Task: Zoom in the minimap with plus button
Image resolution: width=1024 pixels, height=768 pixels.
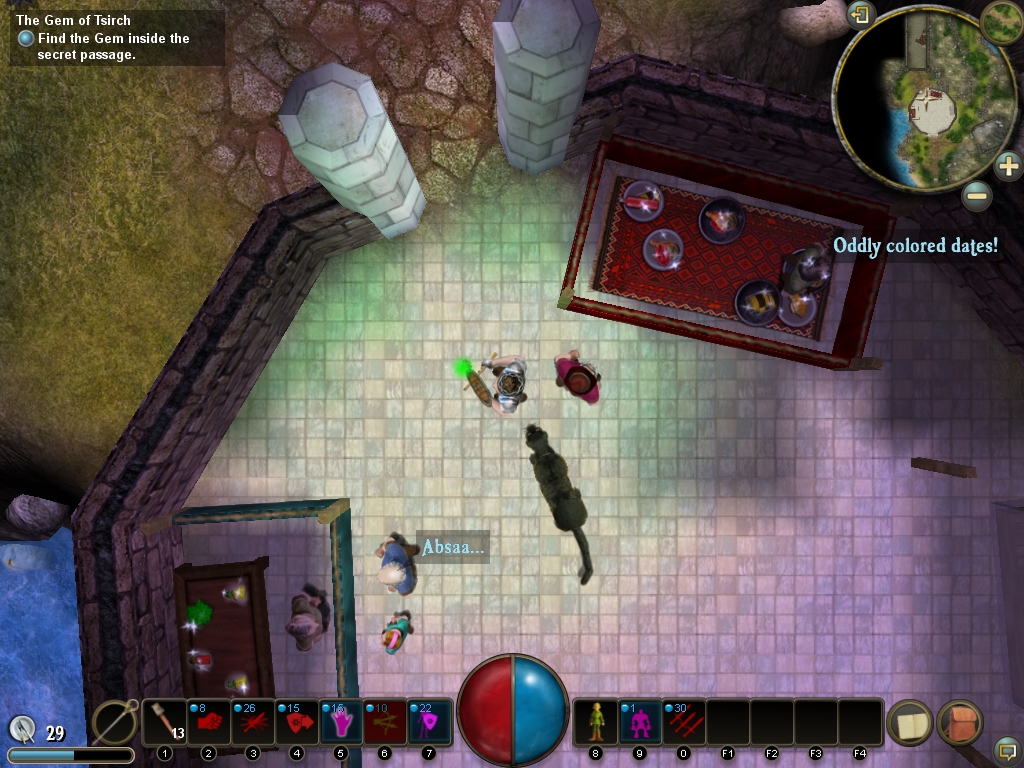Action: [x=1008, y=165]
